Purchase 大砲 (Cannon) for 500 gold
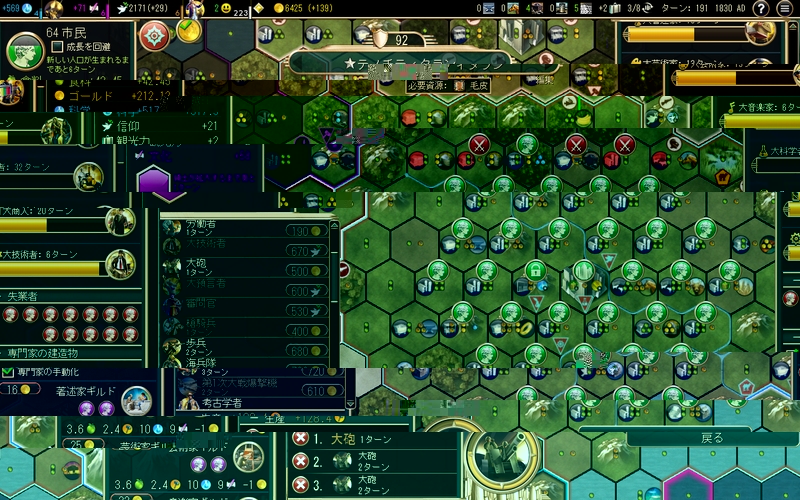The height and width of the screenshot is (500, 800). 305,271
